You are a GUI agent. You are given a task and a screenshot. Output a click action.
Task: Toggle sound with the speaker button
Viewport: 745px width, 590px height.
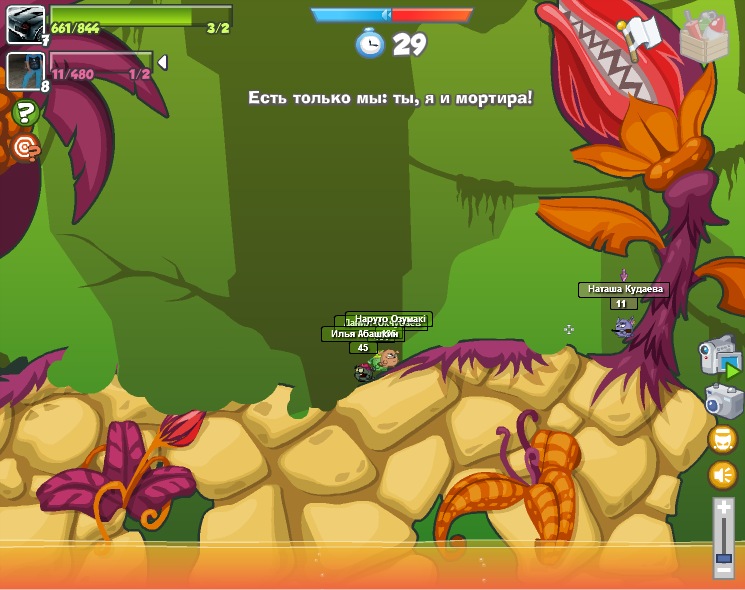pos(722,475)
